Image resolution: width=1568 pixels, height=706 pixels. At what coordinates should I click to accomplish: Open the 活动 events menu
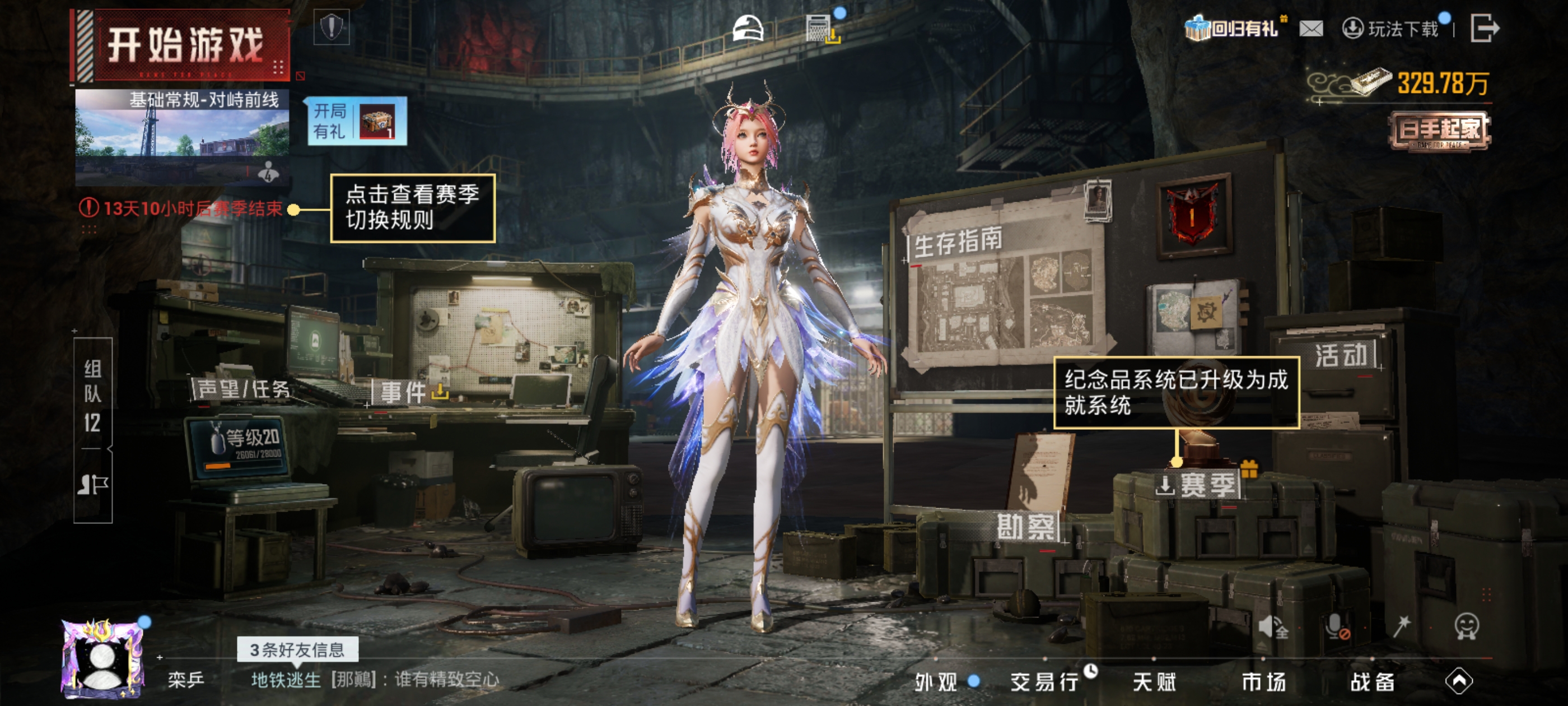1341,355
